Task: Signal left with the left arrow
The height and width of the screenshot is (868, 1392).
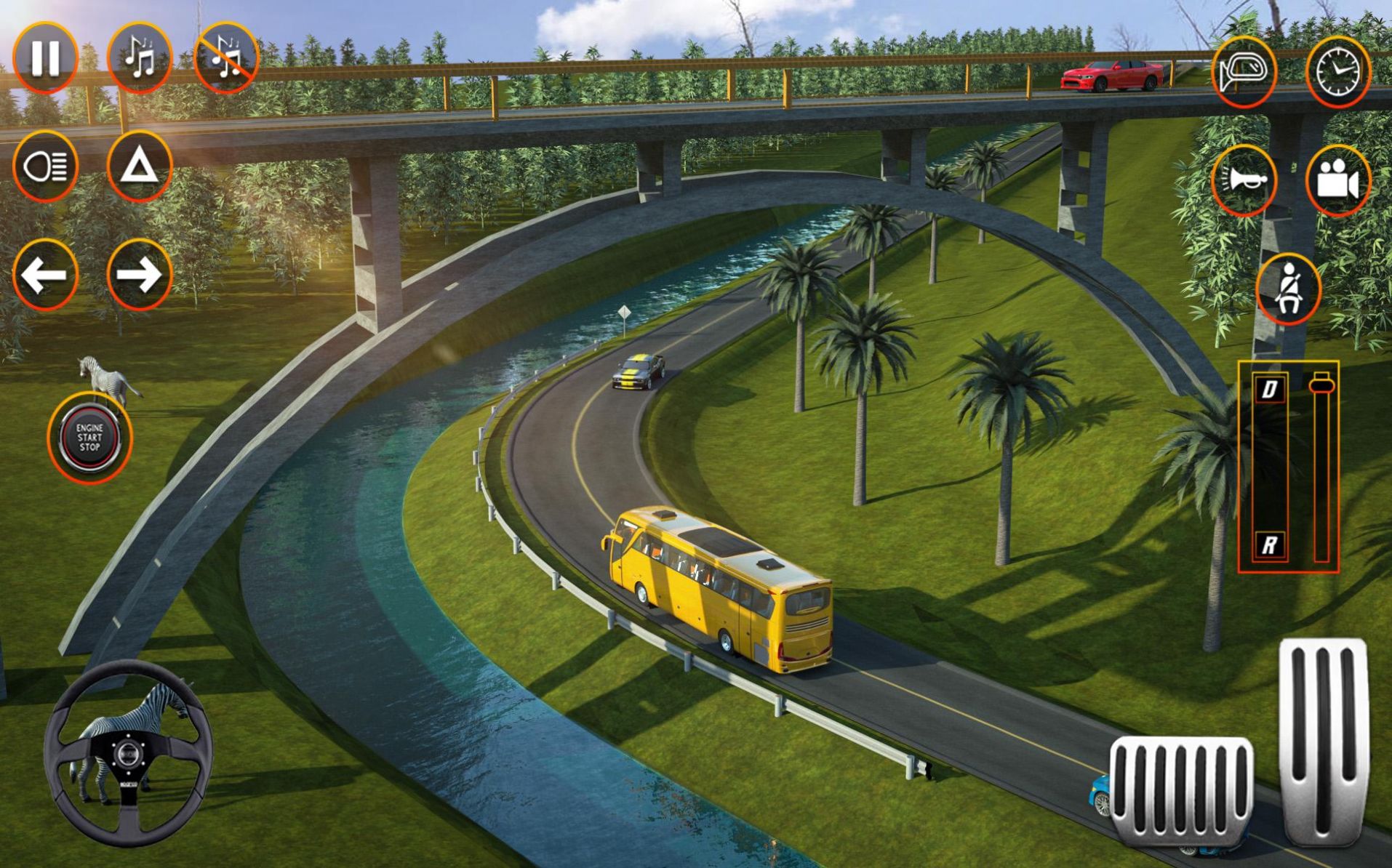Action: click(45, 275)
